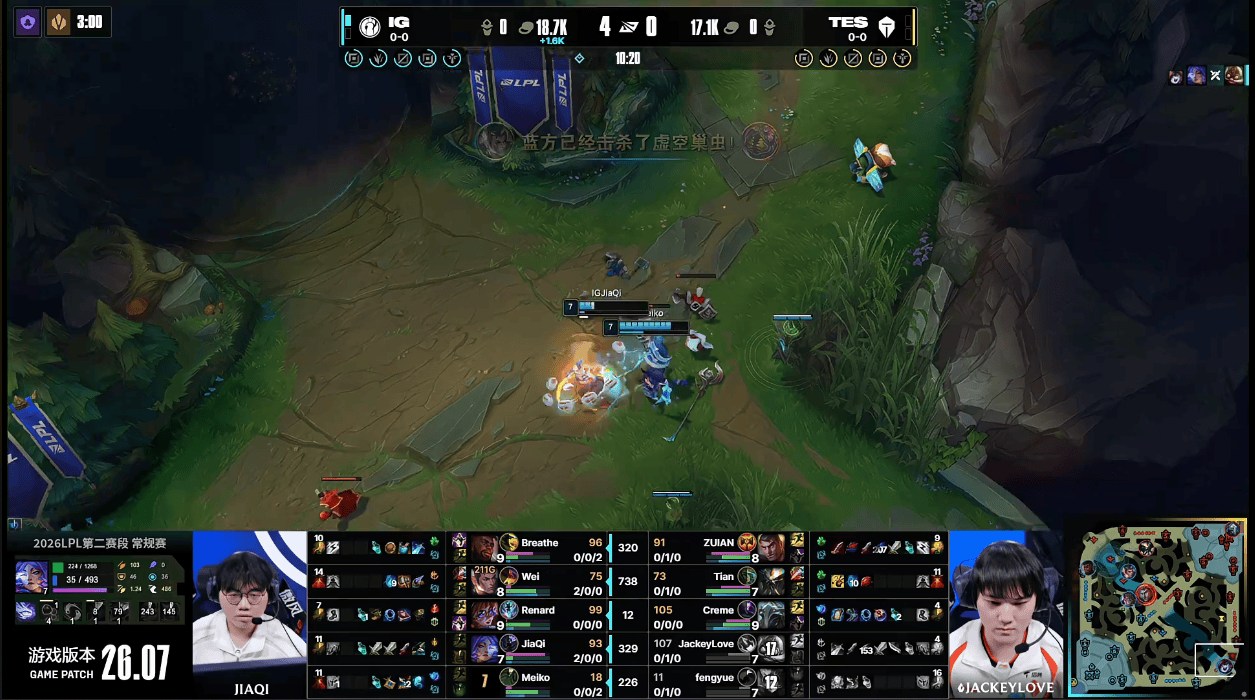
Task: Click the void grub timer icon showing 3:00
Action: pos(58,21)
